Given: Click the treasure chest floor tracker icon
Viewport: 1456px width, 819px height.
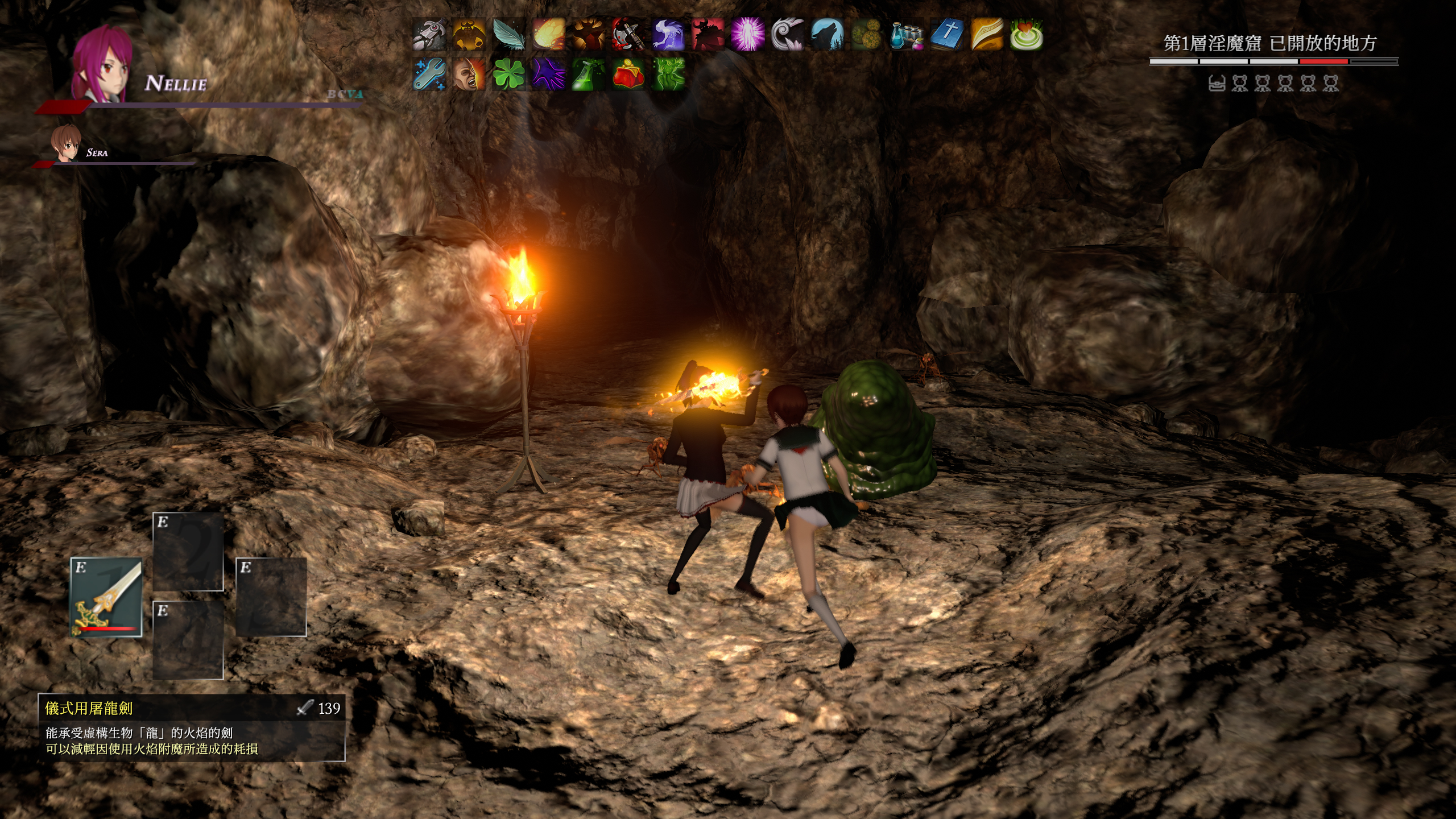Looking at the screenshot, I should coord(1217,84).
